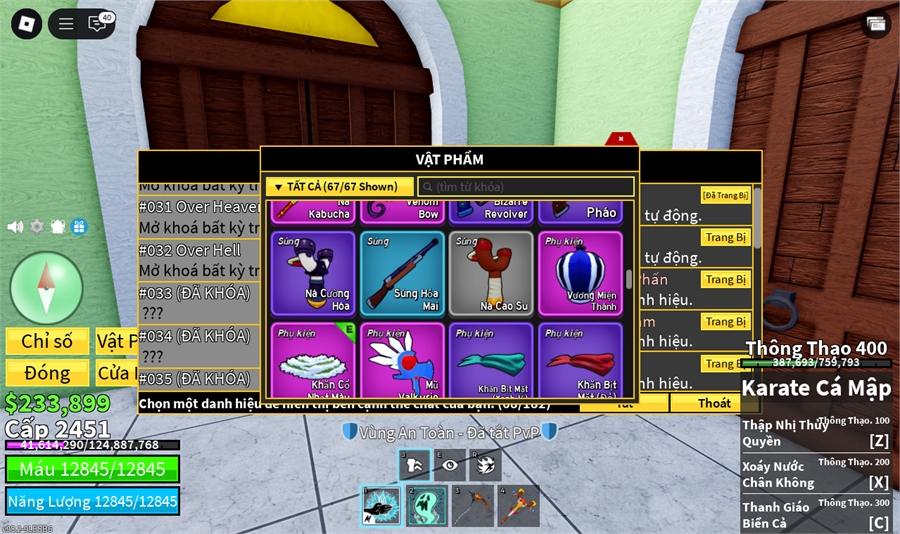900x534 pixels.
Task: Select the teal Khăn Bịt Mắt accessory
Action: (x=490, y=360)
